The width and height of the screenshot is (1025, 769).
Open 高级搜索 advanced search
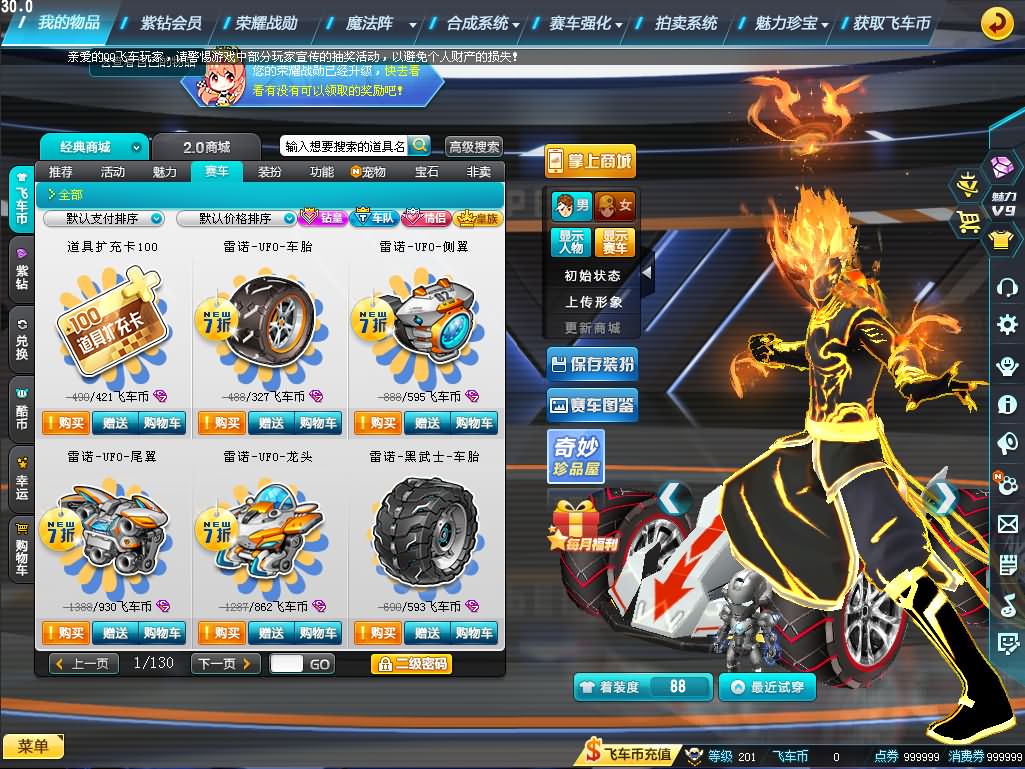click(x=473, y=147)
